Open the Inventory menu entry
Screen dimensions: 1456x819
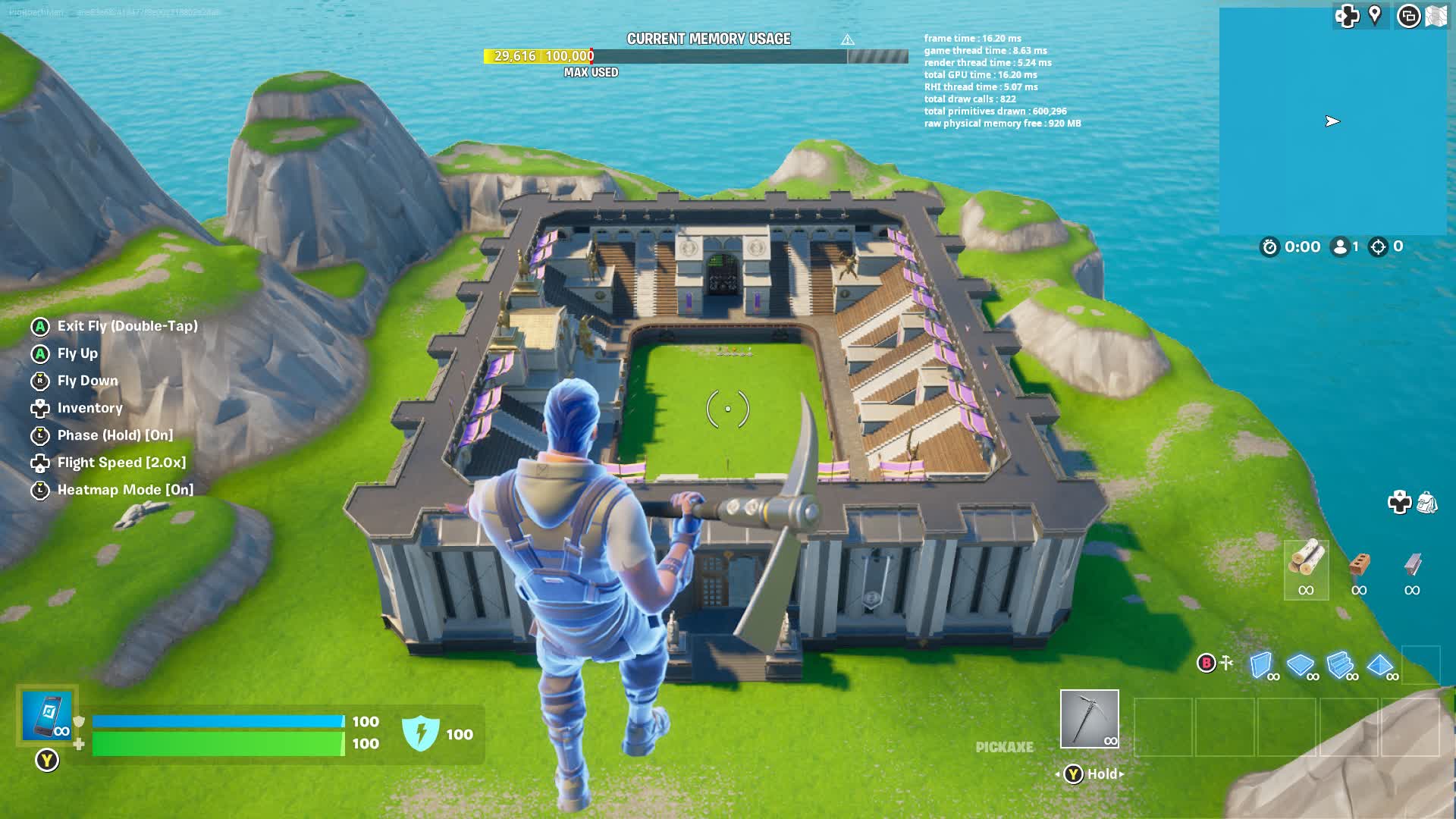[x=90, y=408]
